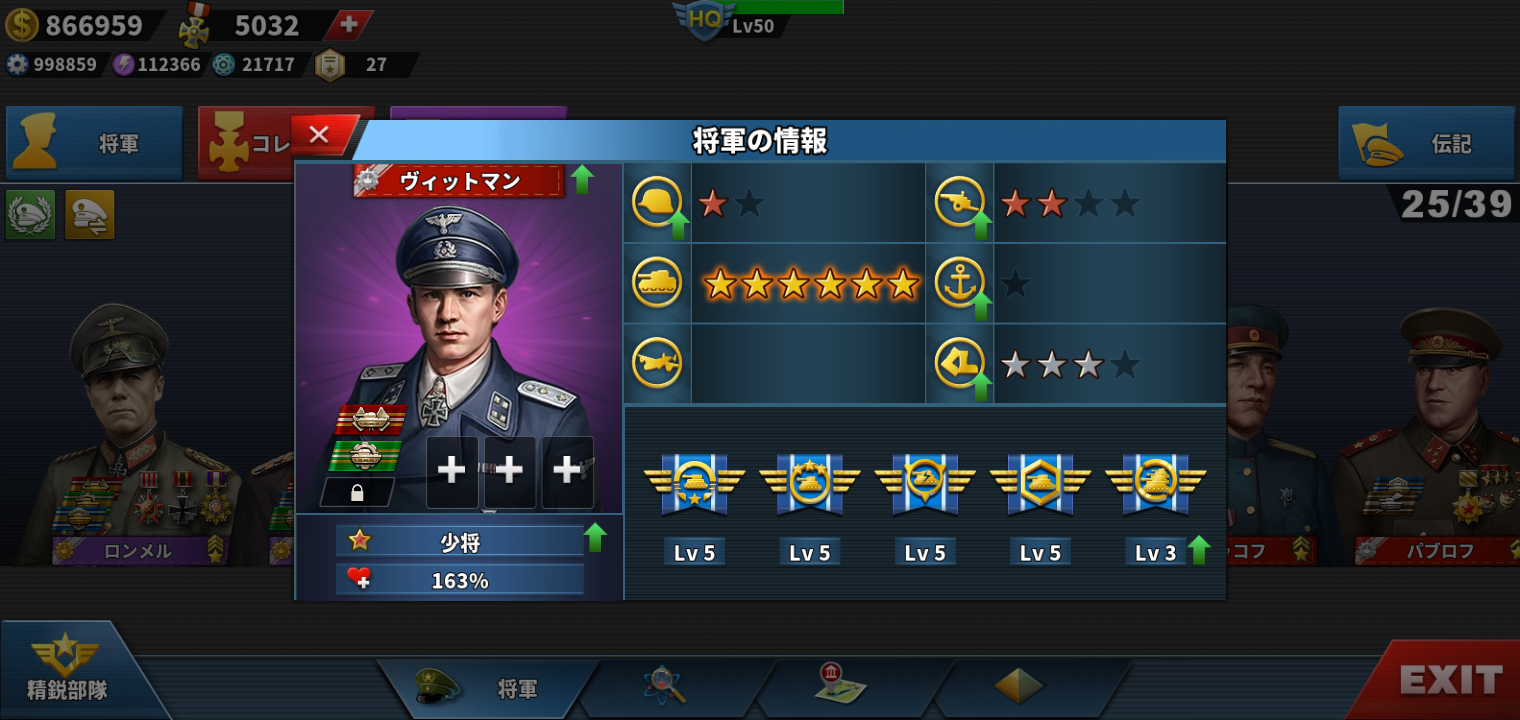1520x720 pixels.
Task: Select the tank armor ability icon
Action: tap(657, 283)
